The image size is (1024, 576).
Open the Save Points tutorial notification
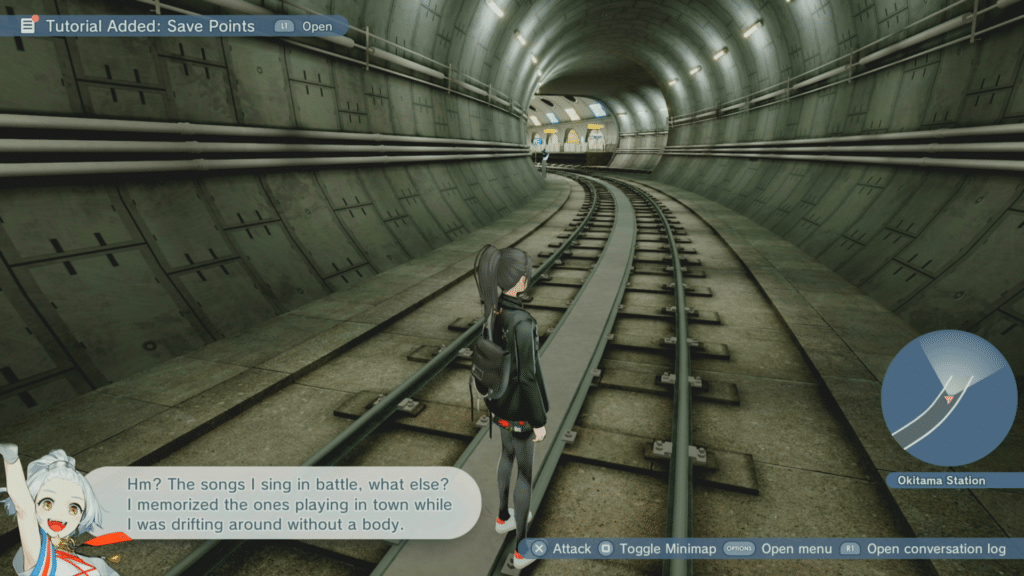click(x=150, y=26)
